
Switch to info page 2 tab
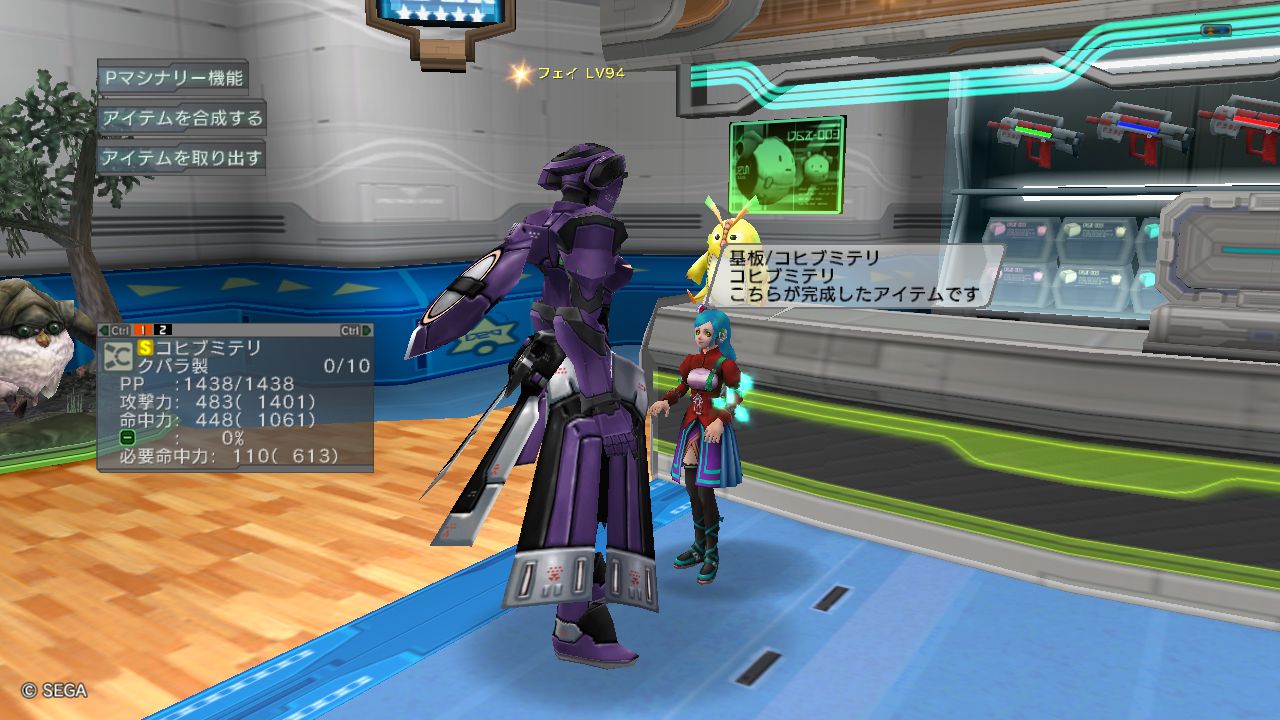[x=163, y=330]
